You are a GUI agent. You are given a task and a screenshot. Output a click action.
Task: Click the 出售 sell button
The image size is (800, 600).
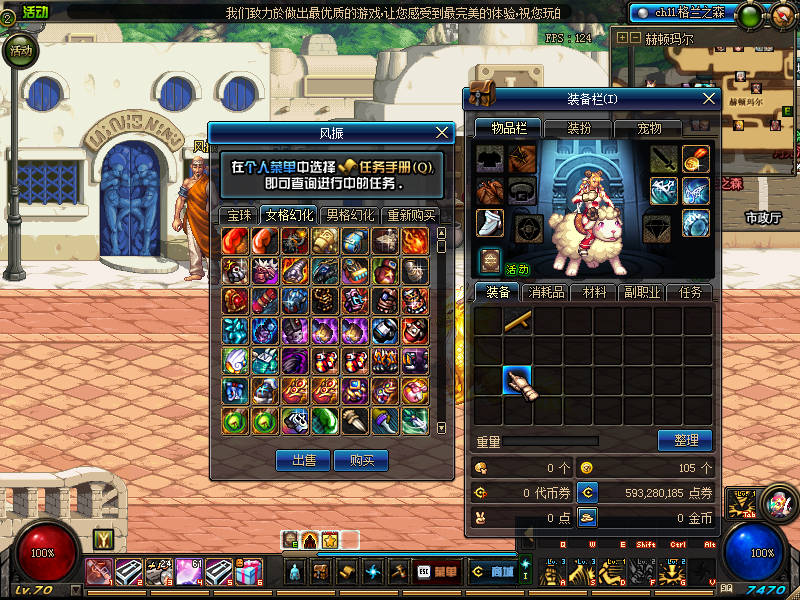(303, 460)
